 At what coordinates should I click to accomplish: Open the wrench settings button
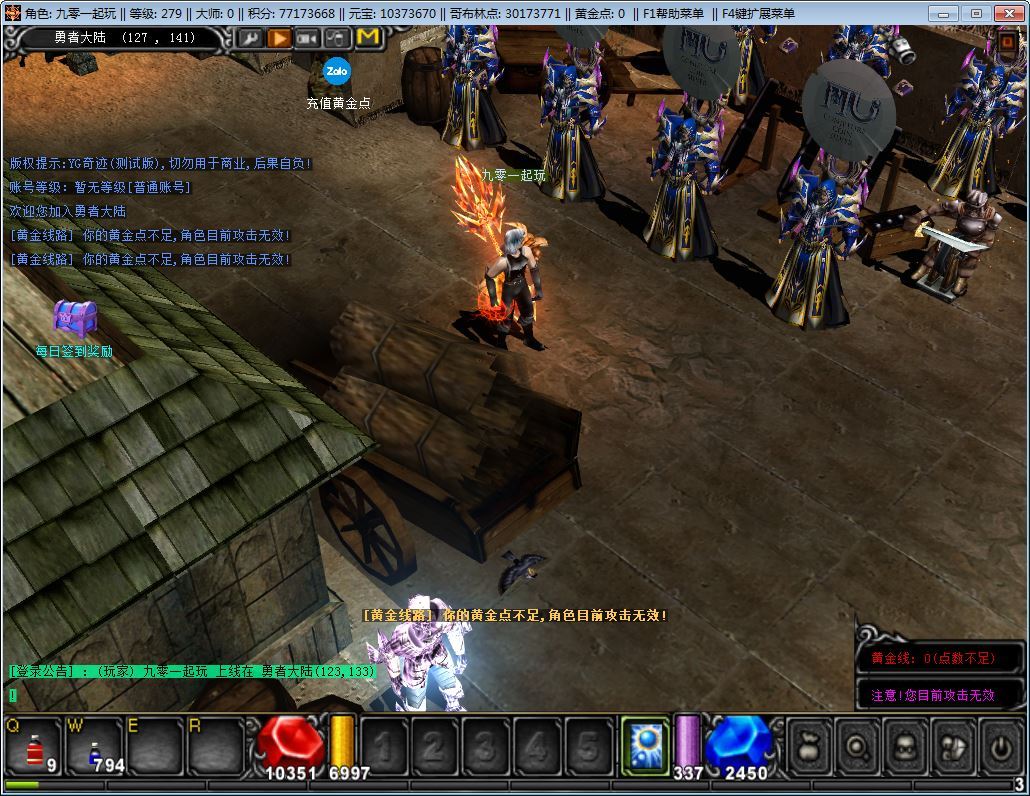(250, 38)
